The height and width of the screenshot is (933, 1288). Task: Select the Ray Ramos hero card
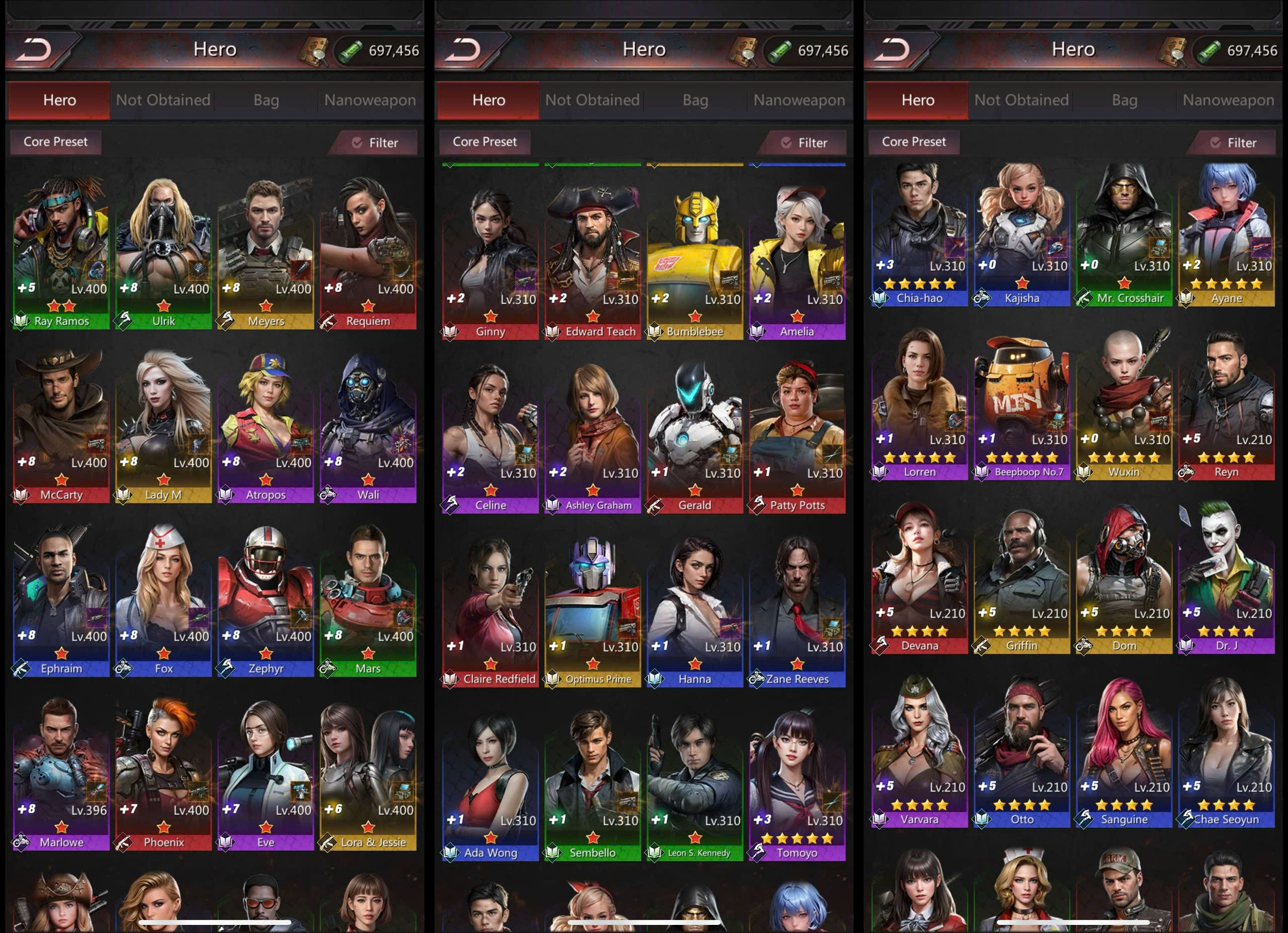pyautogui.click(x=61, y=250)
